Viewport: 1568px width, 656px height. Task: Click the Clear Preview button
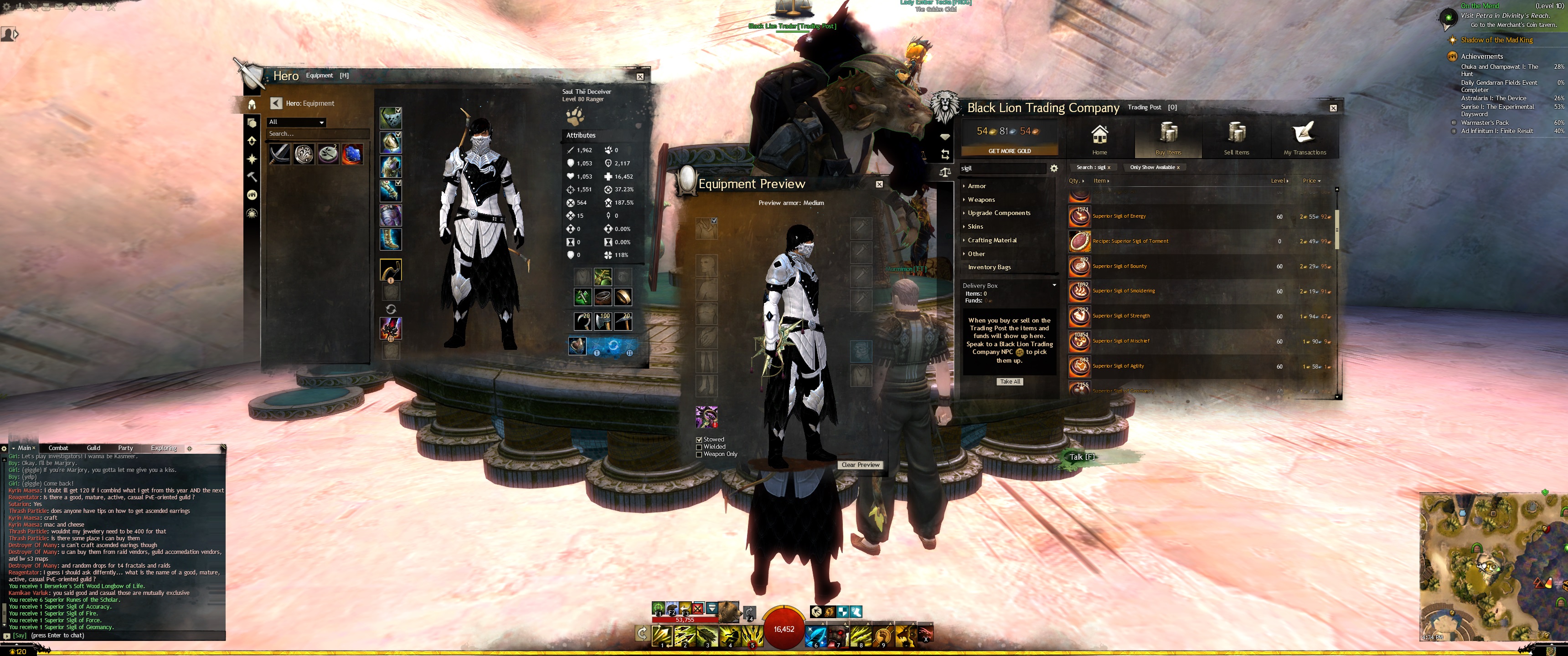coord(860,465)
